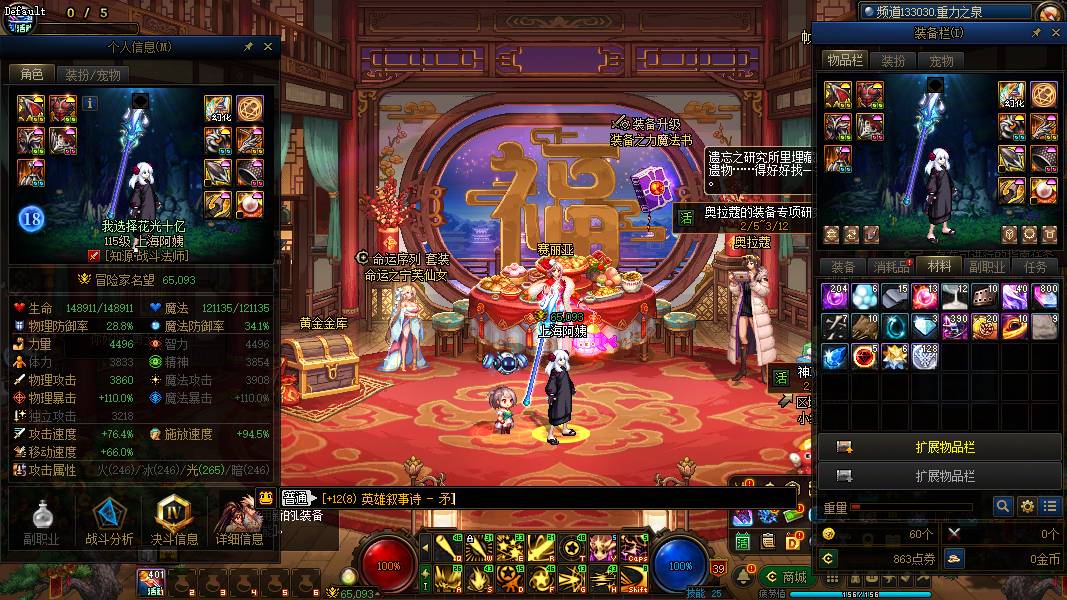Activate the Caps-bound skill on the hotbar
Viewport: 1067px width, 600px height.
[x=634, y=548]
